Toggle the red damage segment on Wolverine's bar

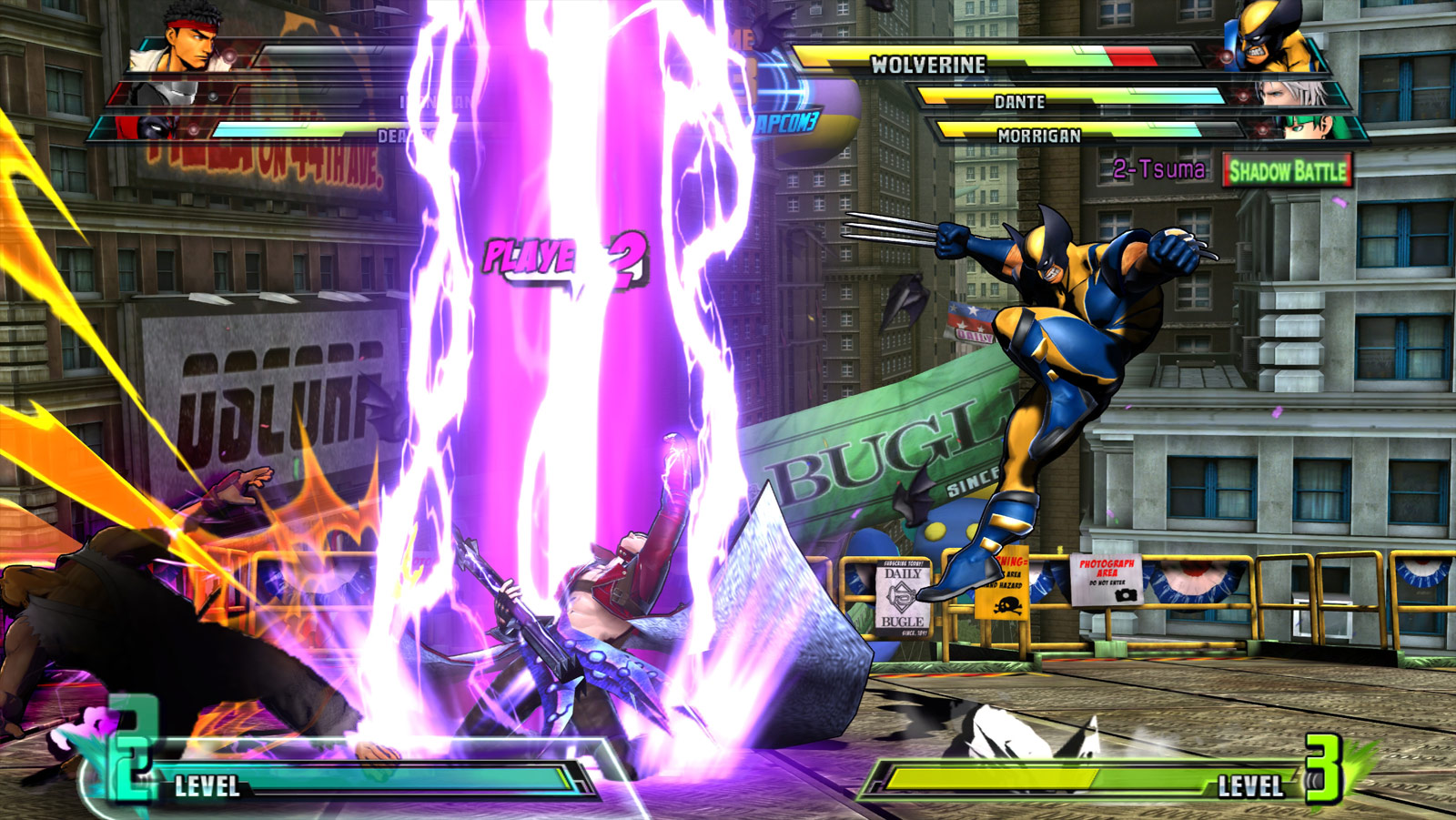(1128, 55)
